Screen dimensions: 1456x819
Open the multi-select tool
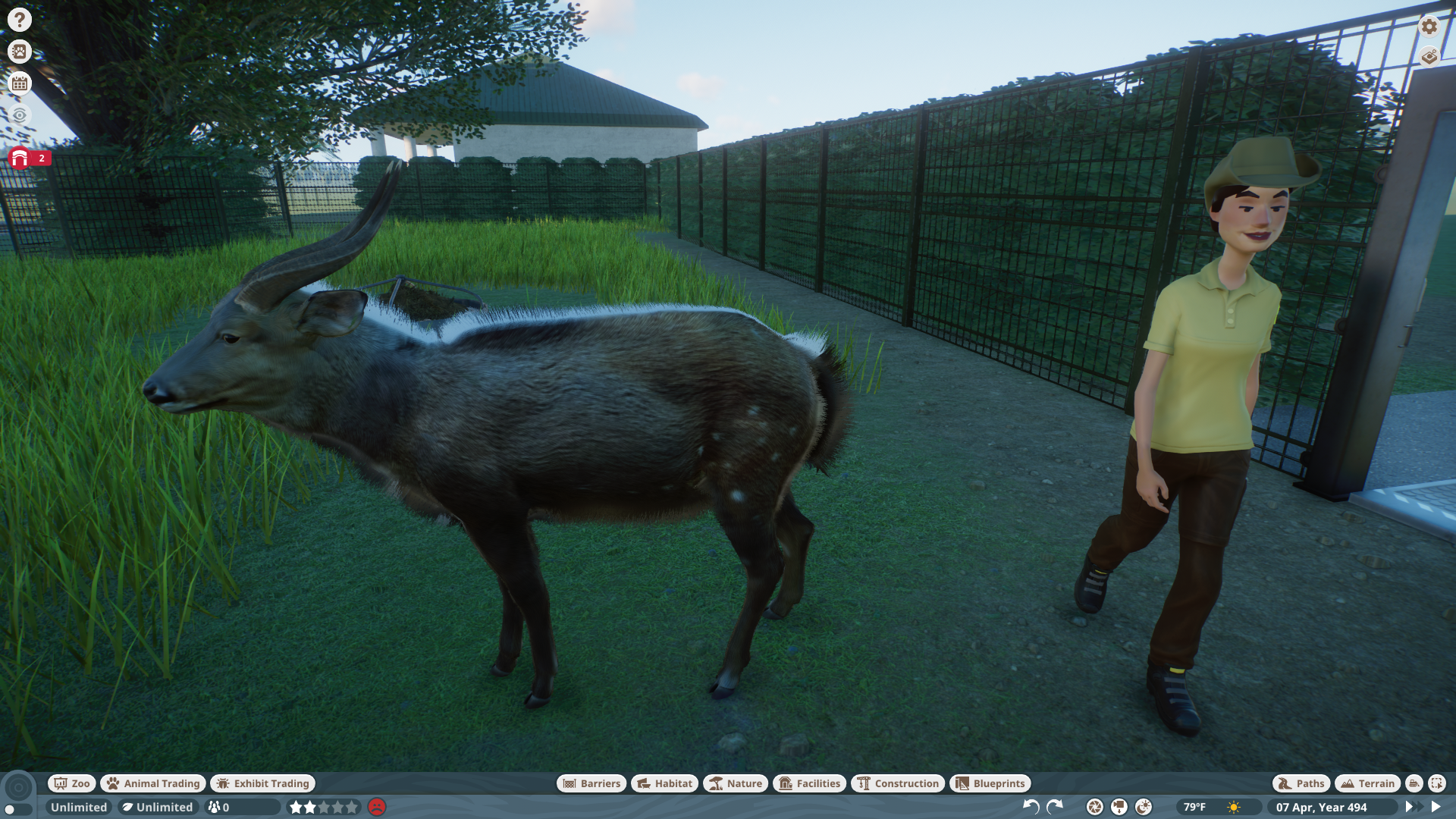[x=1438, y=784]
